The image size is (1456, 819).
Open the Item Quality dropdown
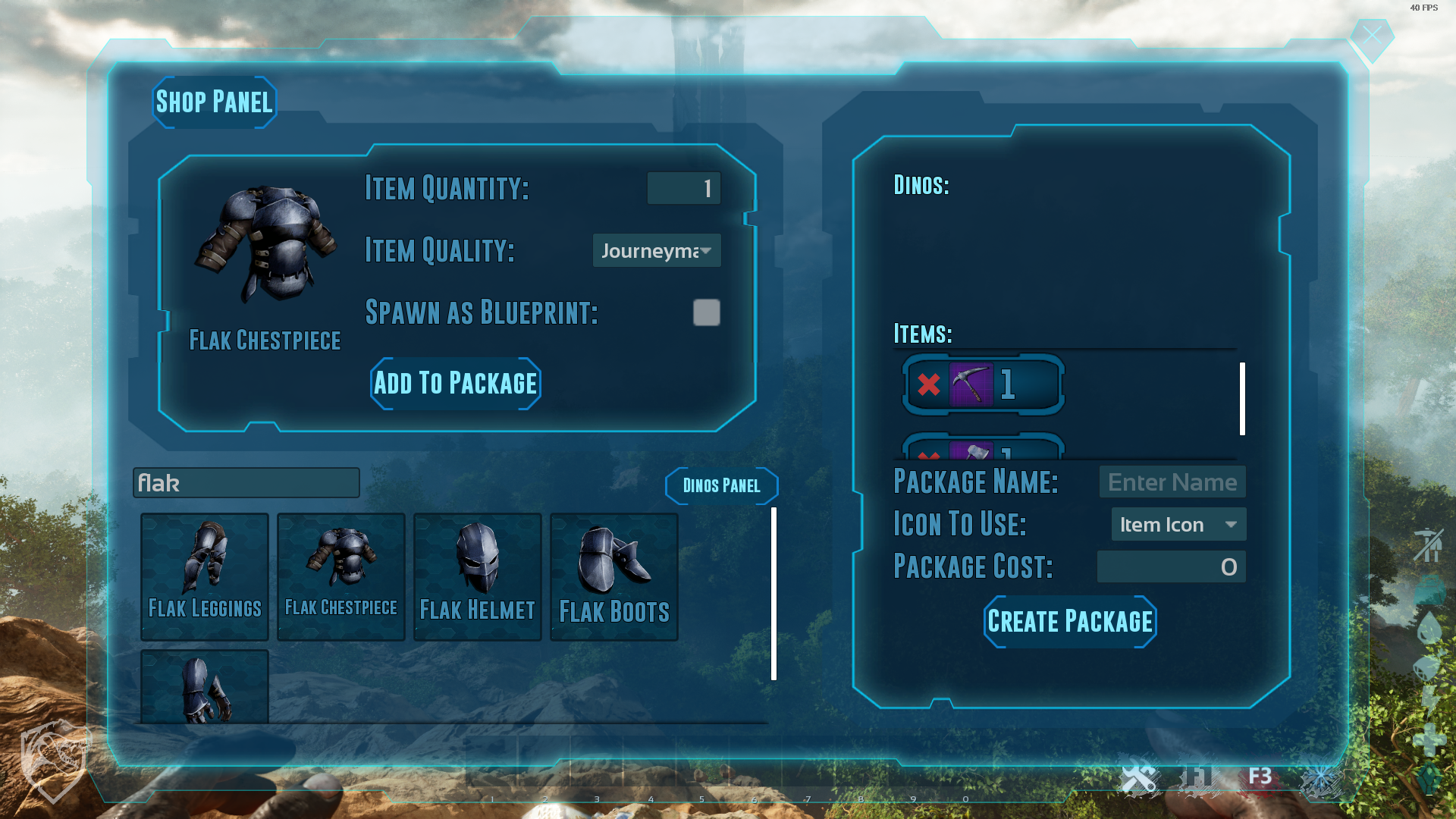click(x=657, y=251)
